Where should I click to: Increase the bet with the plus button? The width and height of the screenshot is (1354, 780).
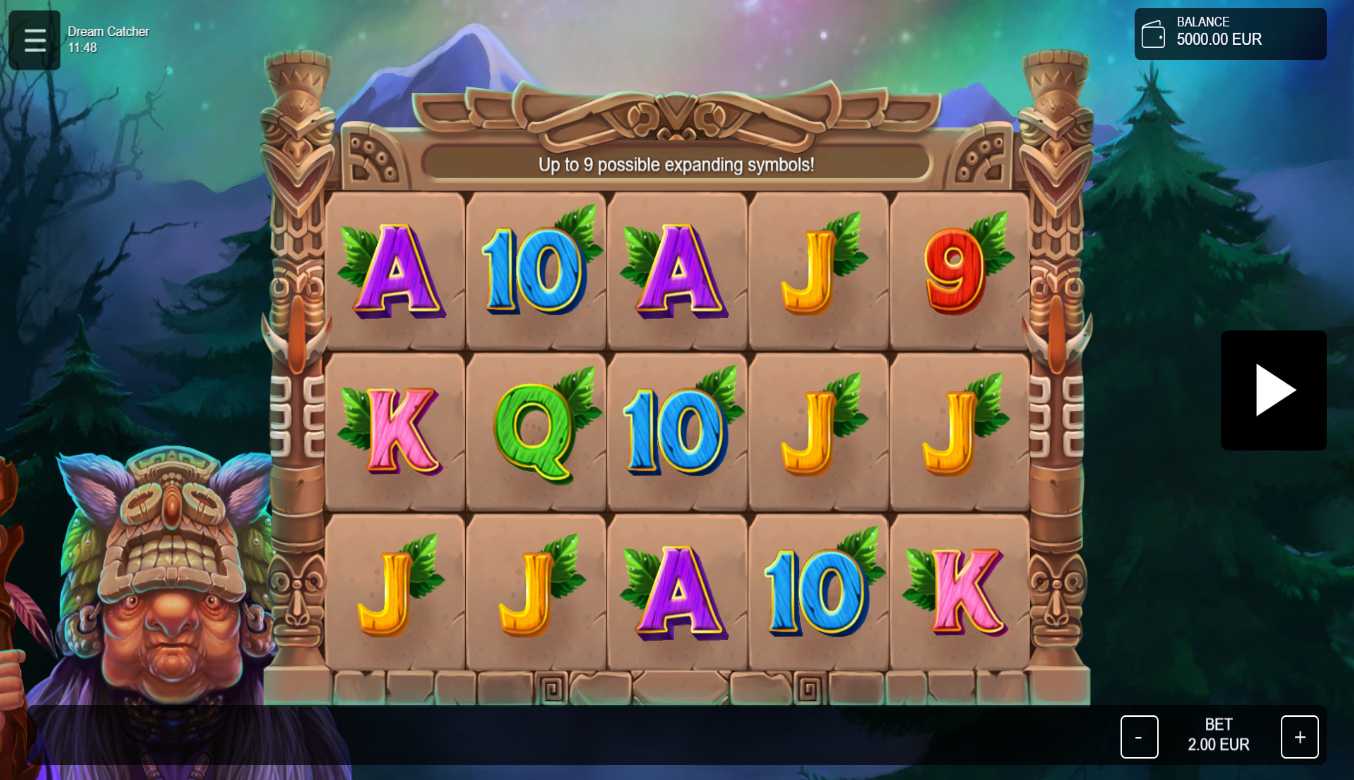[x=1299, y=737]
